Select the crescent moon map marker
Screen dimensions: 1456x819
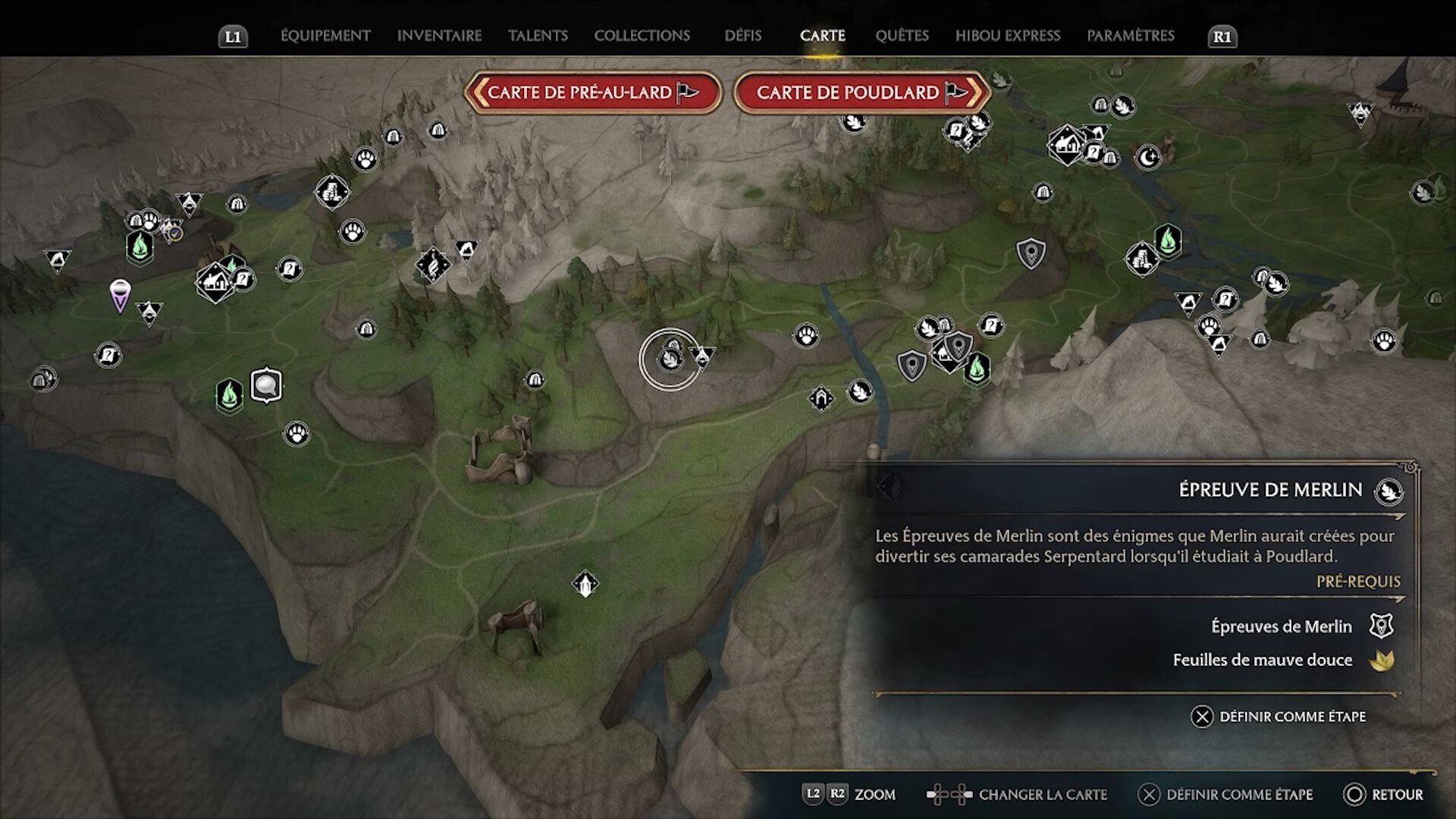(x=1148, y=157)
